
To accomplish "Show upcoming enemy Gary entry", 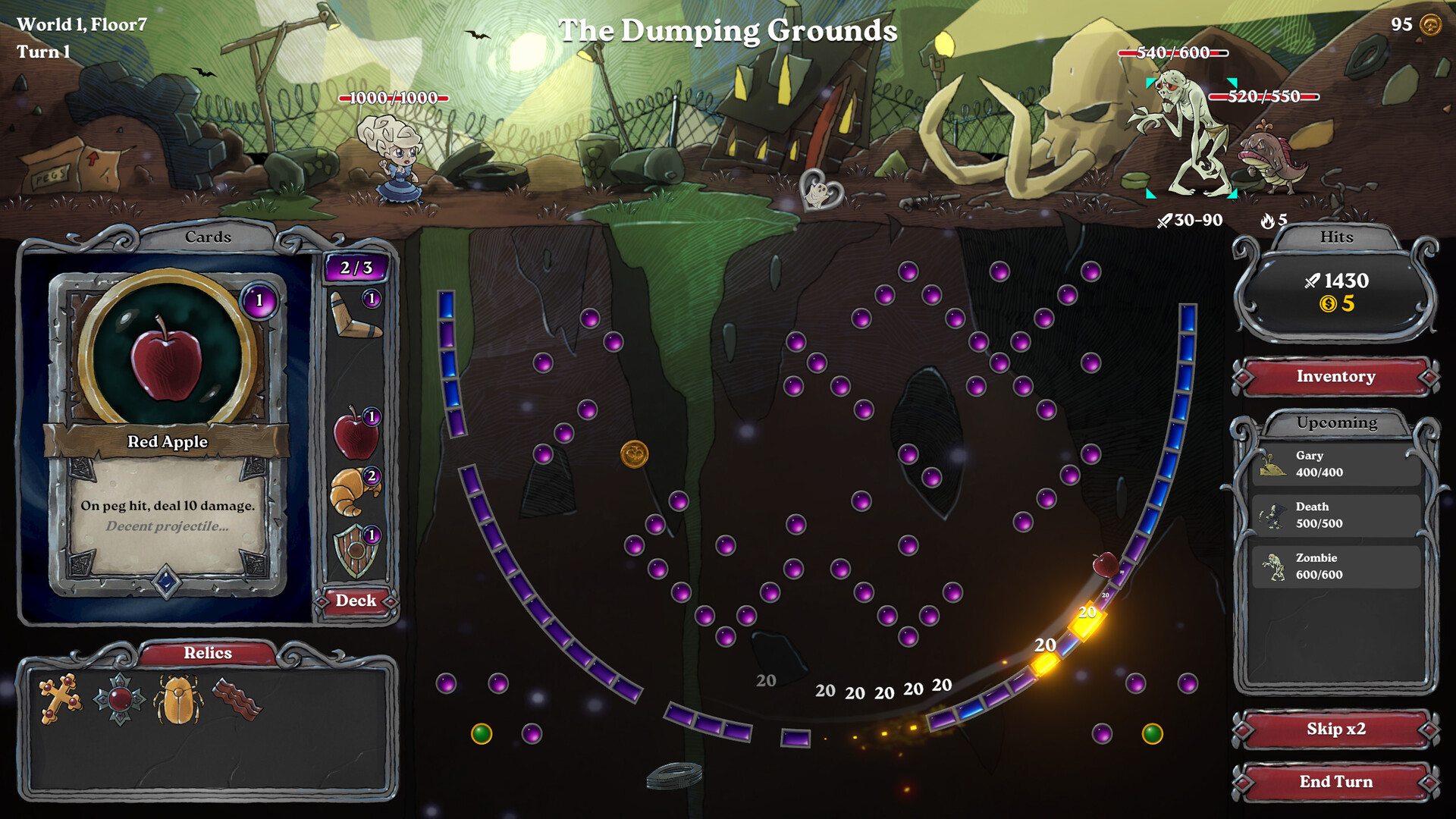I will coord(1335,464).
